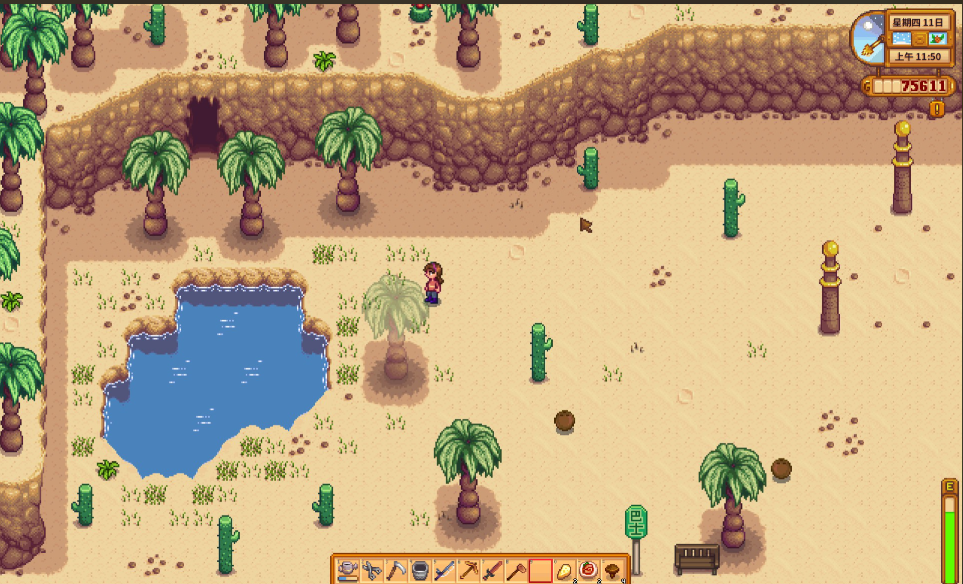Equip the scythe from the toolbar
Image resolution: width=963 pixels, height=584 pixels.
coord(396,571)
